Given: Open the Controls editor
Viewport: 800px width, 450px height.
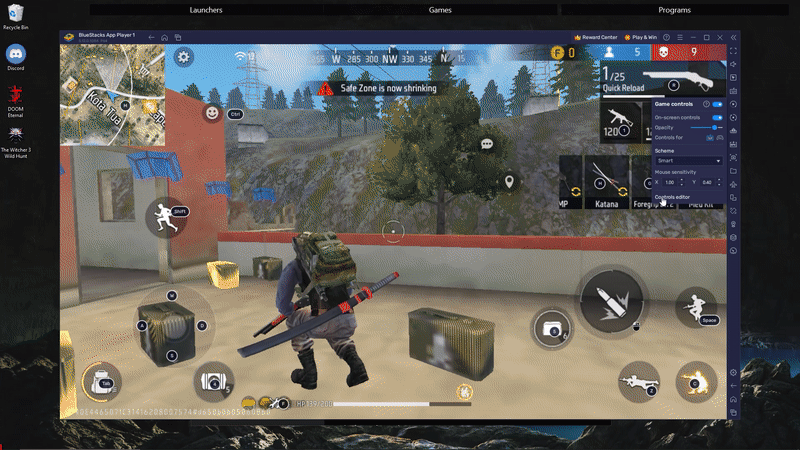Looking at the screenshot, I should pyautogui.click(x=672, y=197).
